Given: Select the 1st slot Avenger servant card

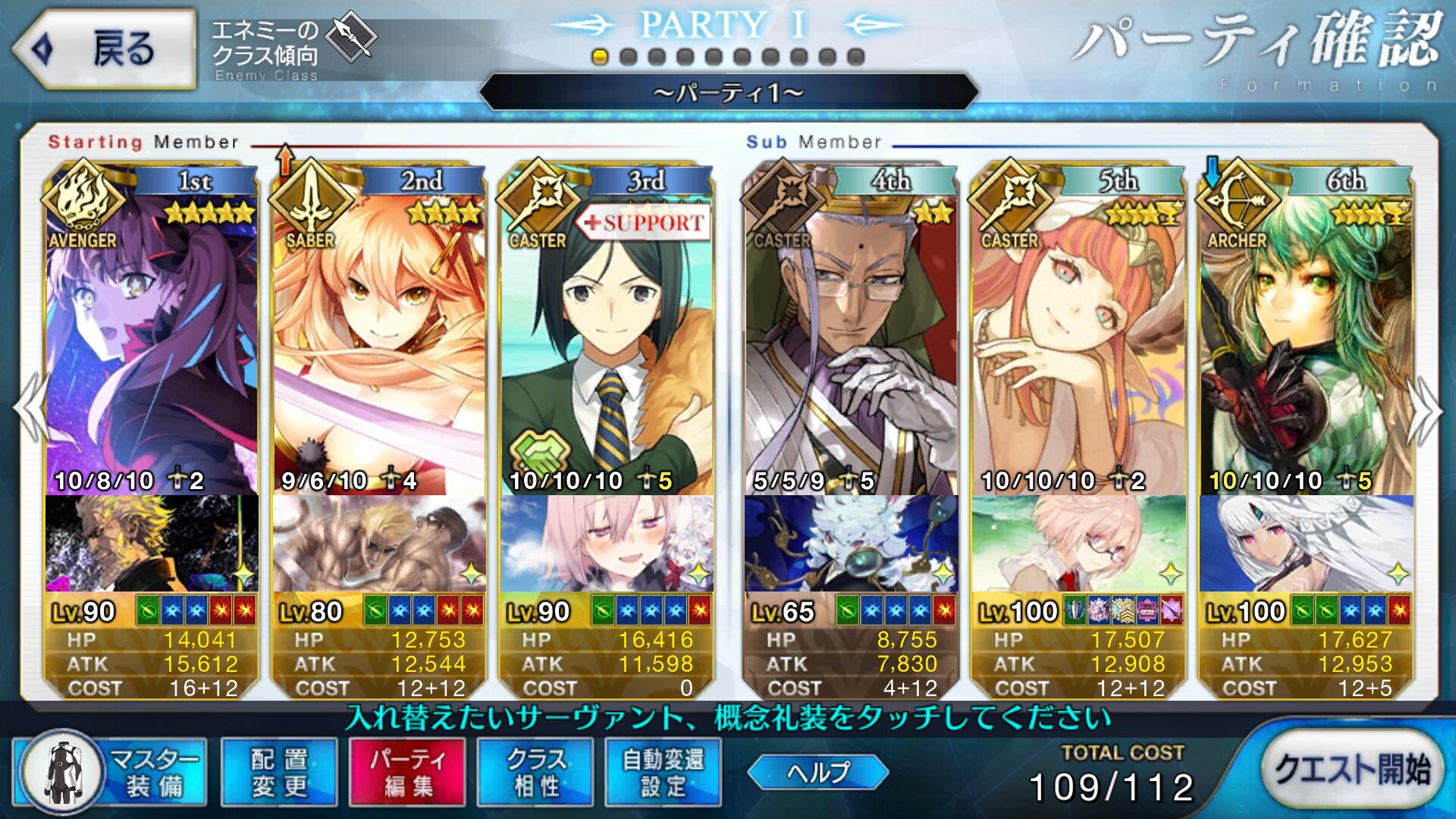Looking at the screenshot, I should coord(152,341).
